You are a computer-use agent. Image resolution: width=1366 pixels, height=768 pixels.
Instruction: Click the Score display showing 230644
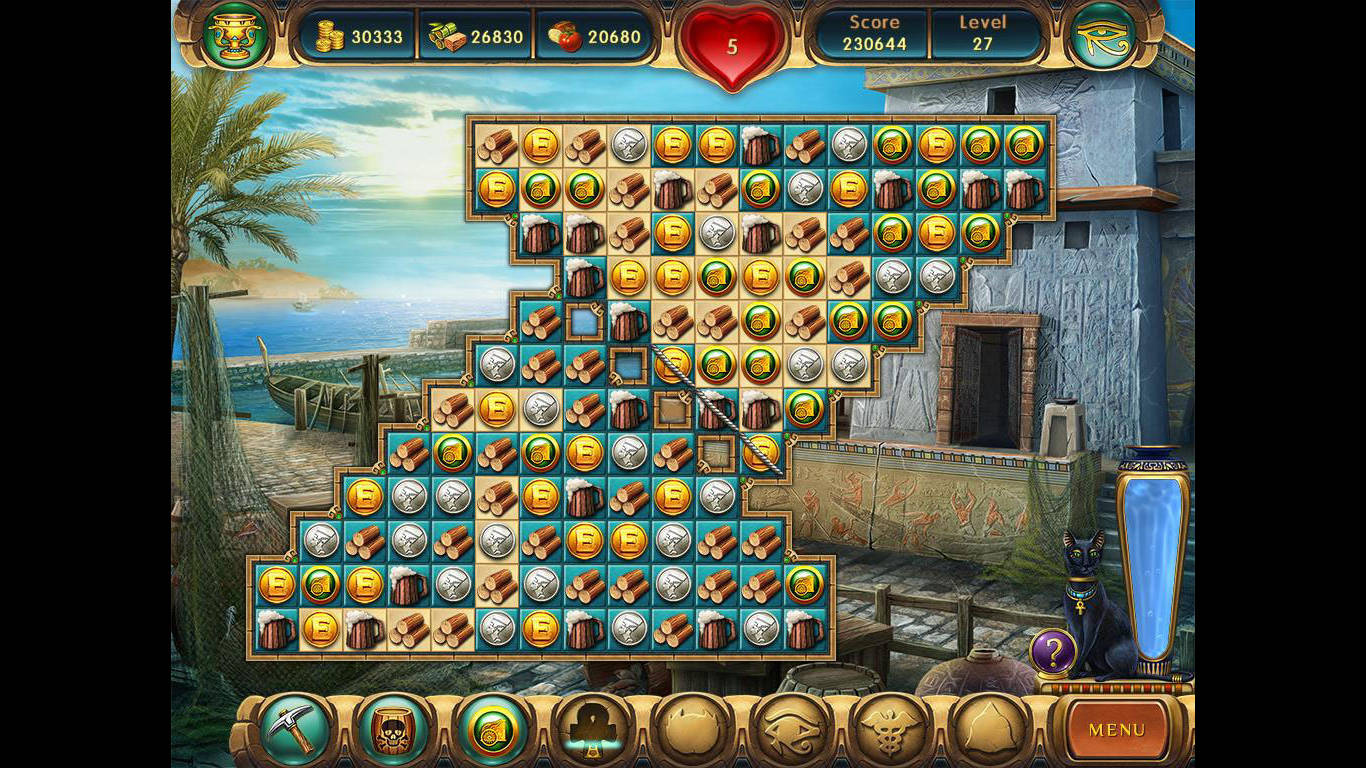click(873, 33)
